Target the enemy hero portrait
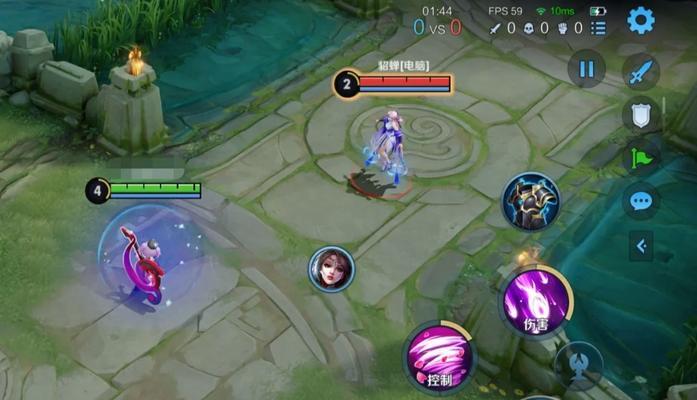Screen dimensions: 697x400 pyautogui.click(x=331, y=269)
